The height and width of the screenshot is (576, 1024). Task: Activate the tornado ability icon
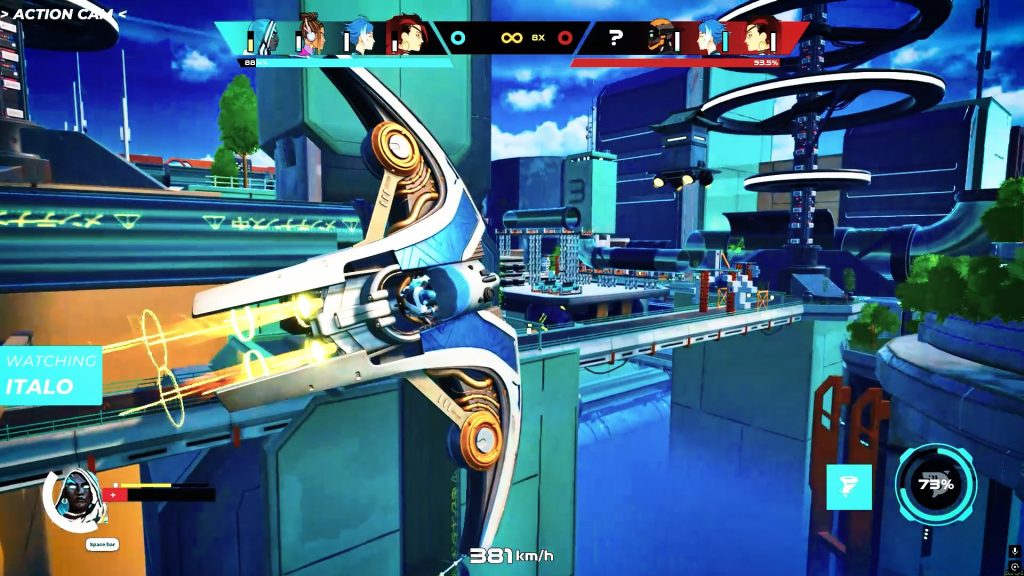(x=848, y=487)
